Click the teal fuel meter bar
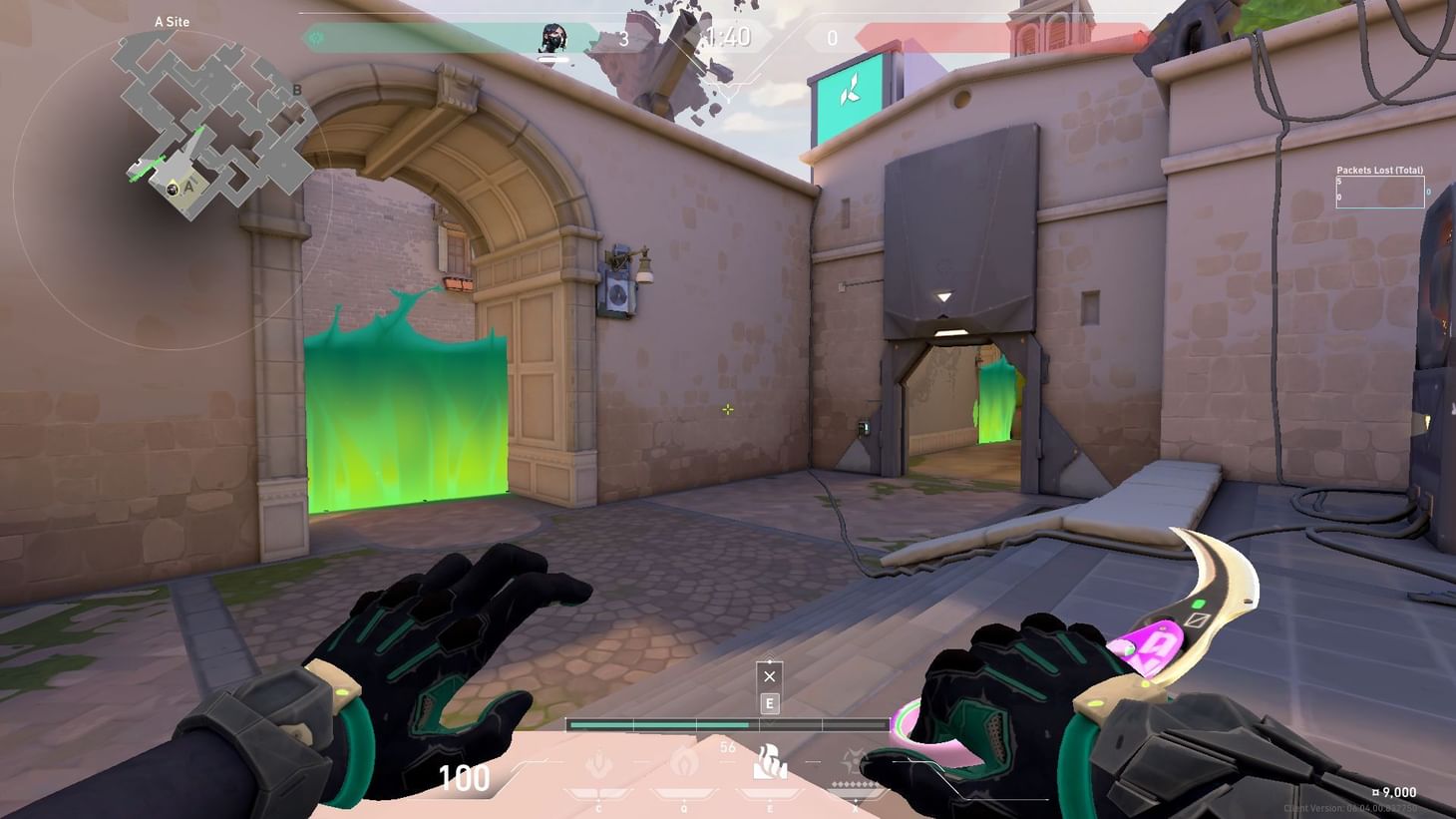The image size is (1456, 819). [x=658, y=723]
